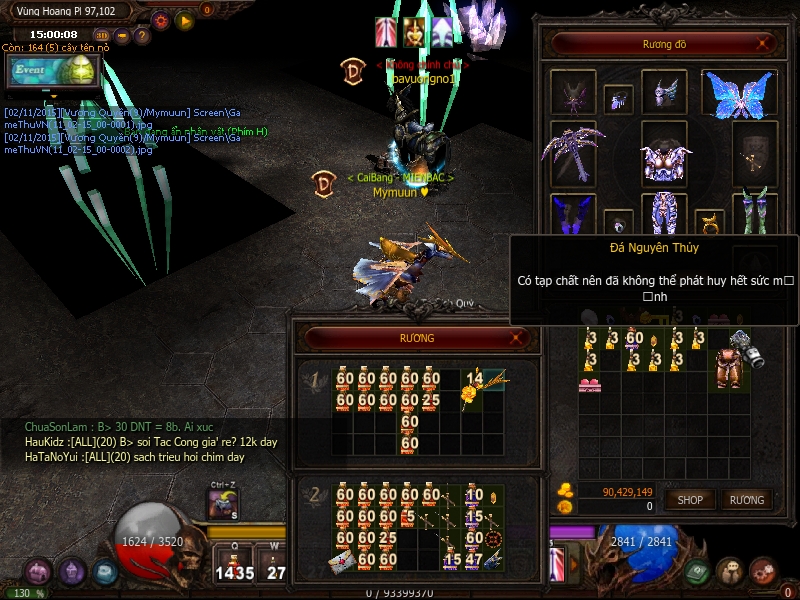Image resolution: width=800 pixels, height=600 pixels.
Task: Close the Rương đồ inventory panel
Action: pos(763,44)
